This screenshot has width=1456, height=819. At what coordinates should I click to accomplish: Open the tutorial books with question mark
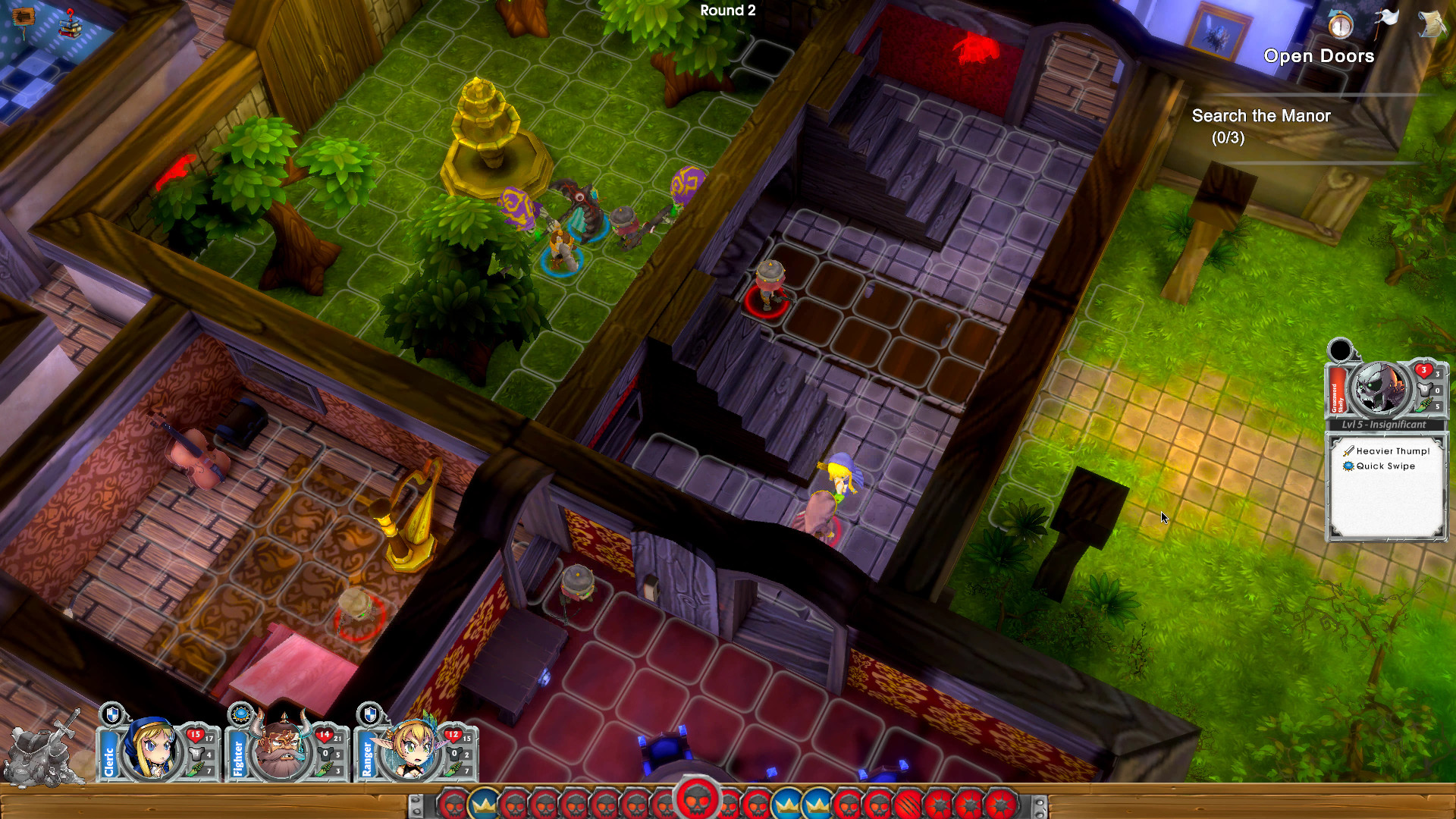coord(70,29)
